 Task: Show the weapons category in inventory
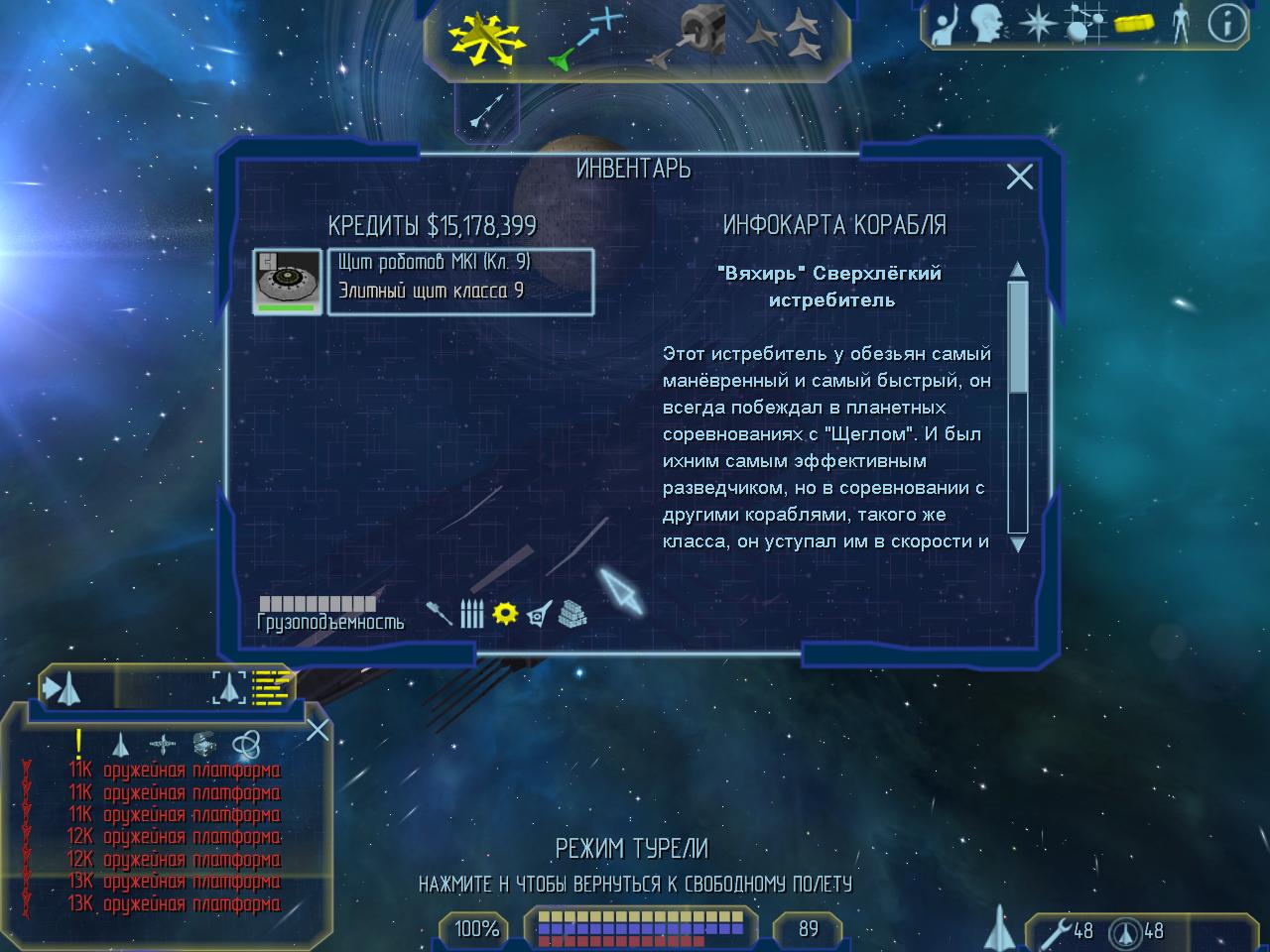(439, 613)
